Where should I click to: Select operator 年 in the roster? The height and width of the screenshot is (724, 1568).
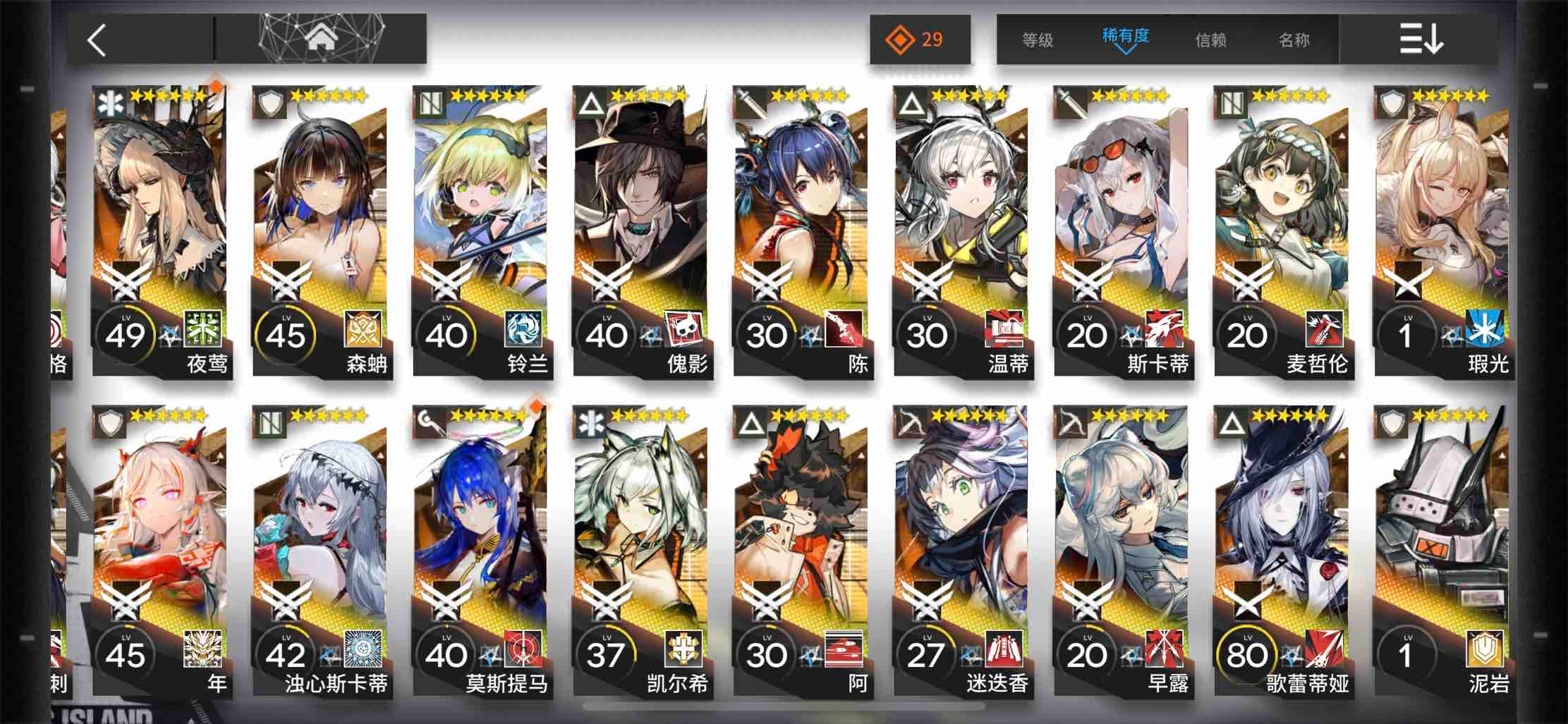(159, 550)
